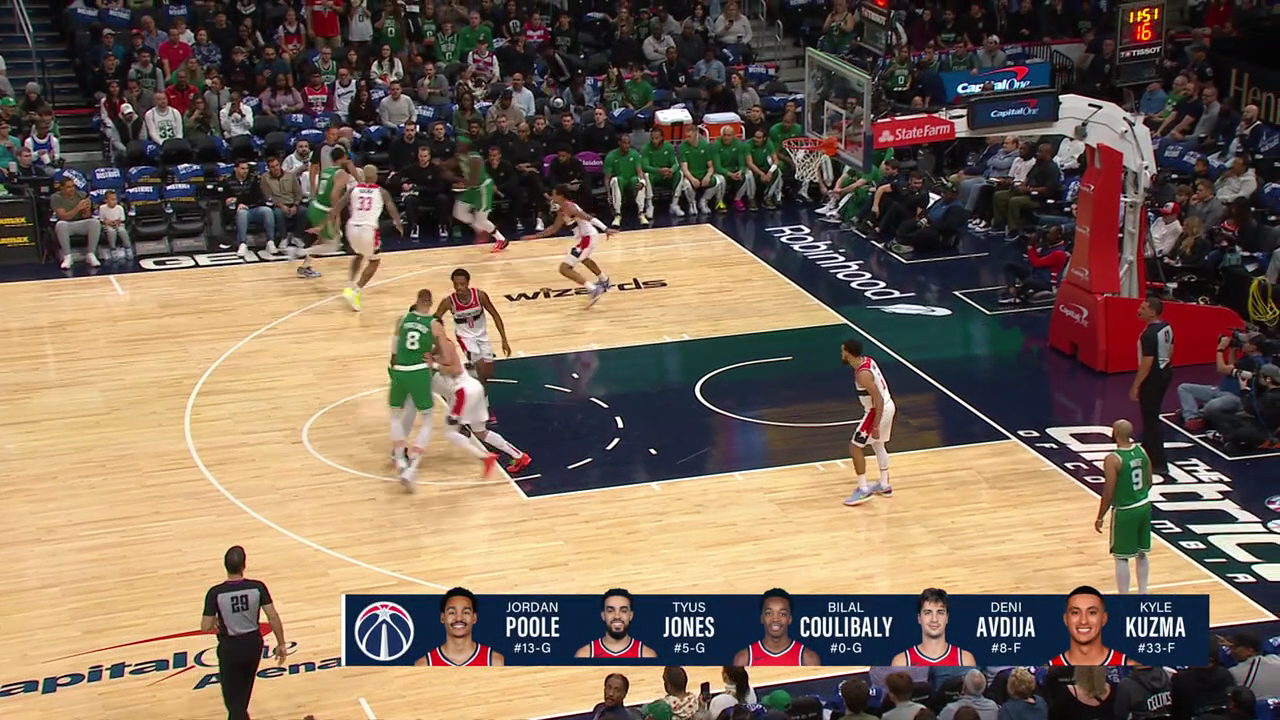The width and height of the screenshot is (1280, 720).
Task: Select Kyle Kuzma's portrait in the lineup
Action: pyautogui.click(x=1085, y=628)
